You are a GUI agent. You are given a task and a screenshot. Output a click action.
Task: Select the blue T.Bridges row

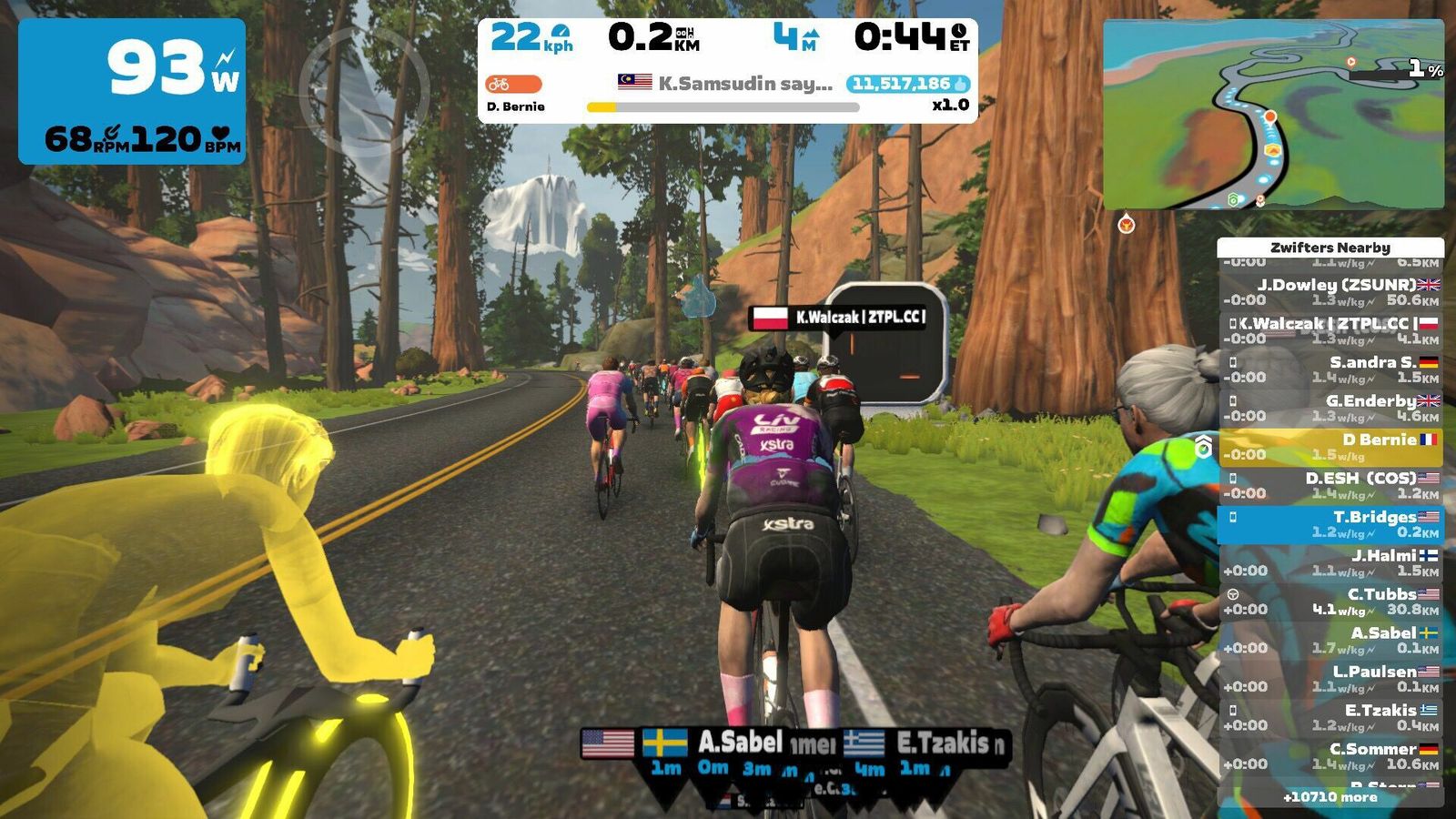point(1330,524)
